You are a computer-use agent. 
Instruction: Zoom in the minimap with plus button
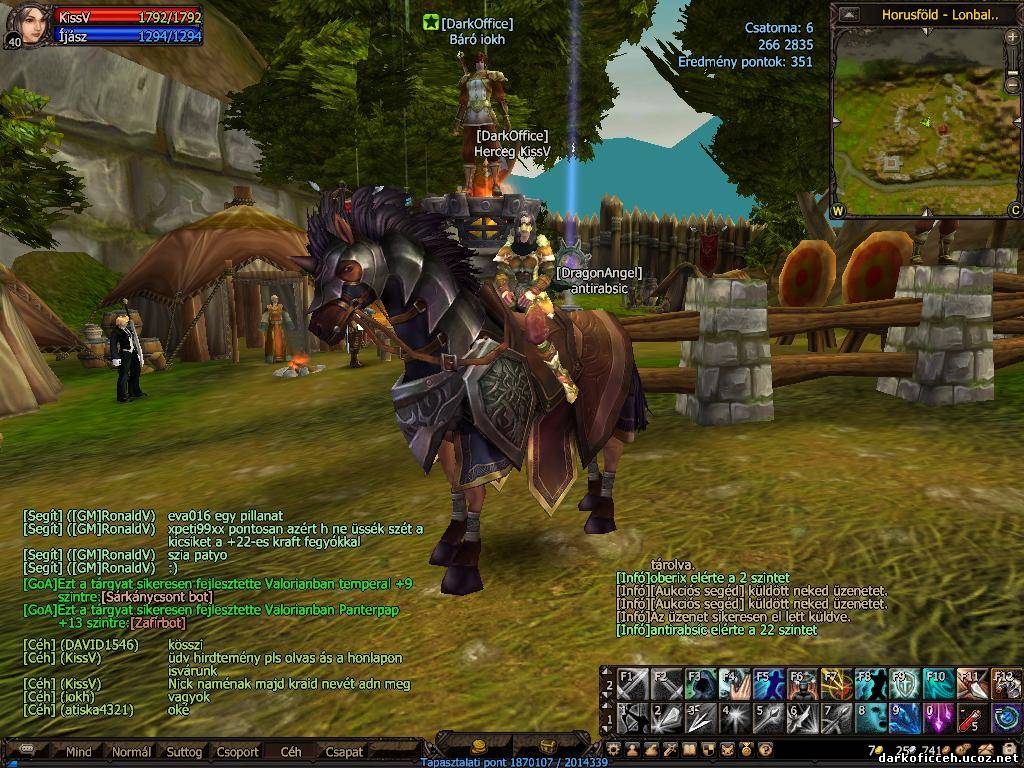(x=1014, y=38)
